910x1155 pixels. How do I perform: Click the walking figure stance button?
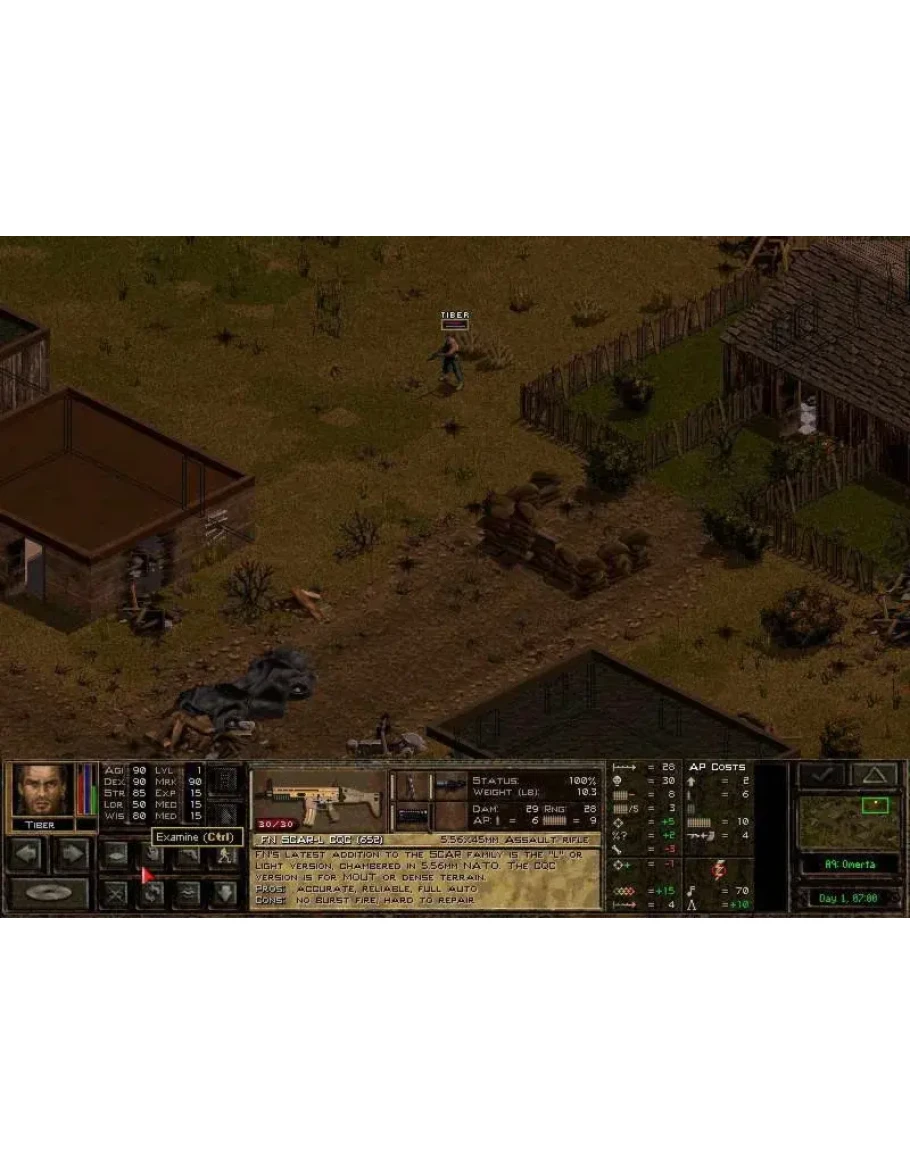(226, 855)
